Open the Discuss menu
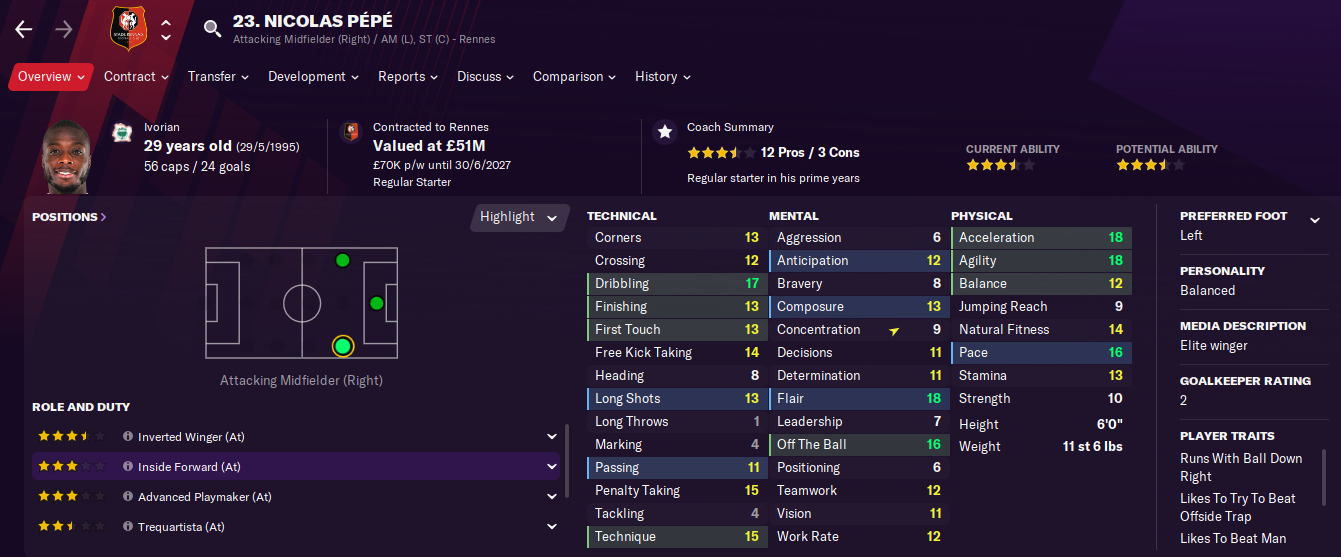Image resolution: width=1341 pixels, height=557 pixels. [x=485, y=77]
